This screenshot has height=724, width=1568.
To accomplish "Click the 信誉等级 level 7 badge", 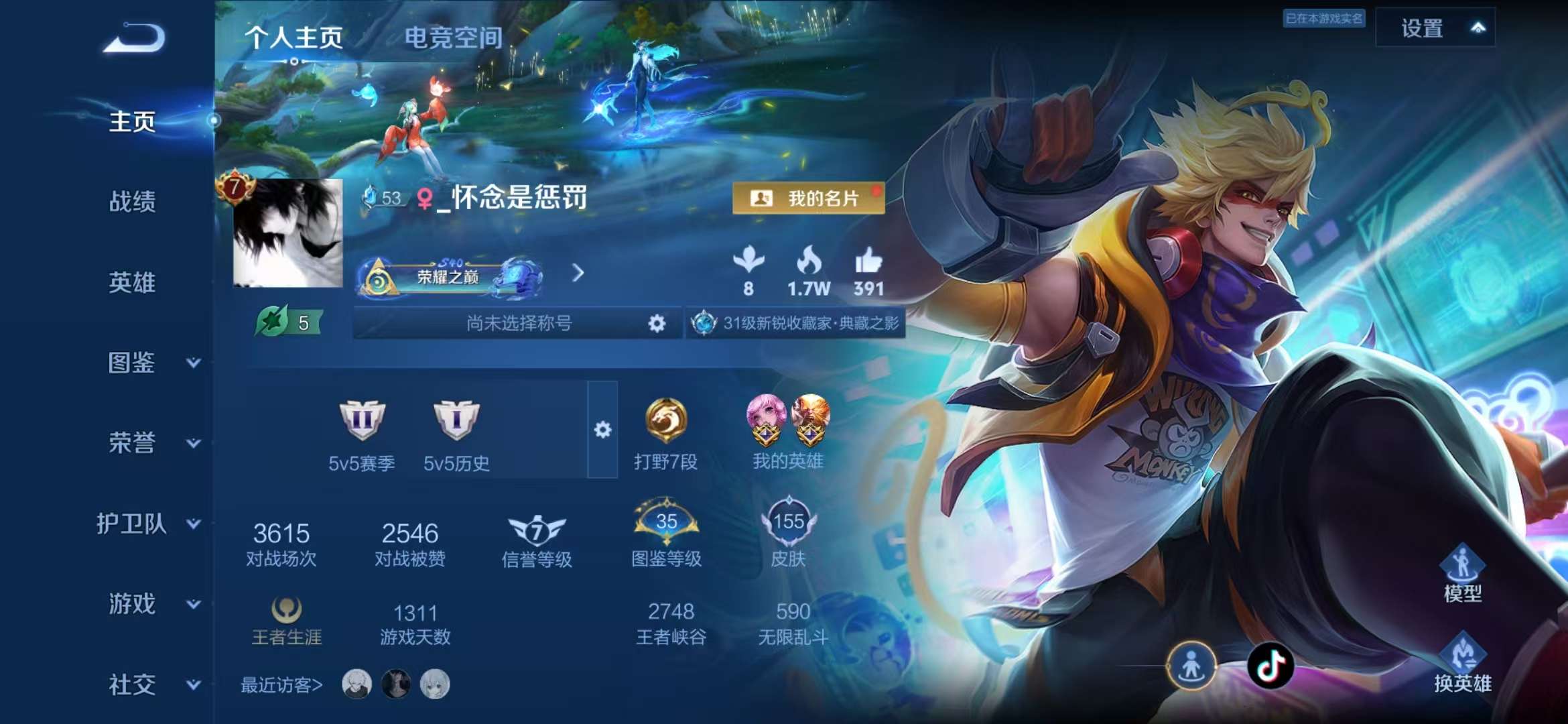I will [x=534, y=532].
